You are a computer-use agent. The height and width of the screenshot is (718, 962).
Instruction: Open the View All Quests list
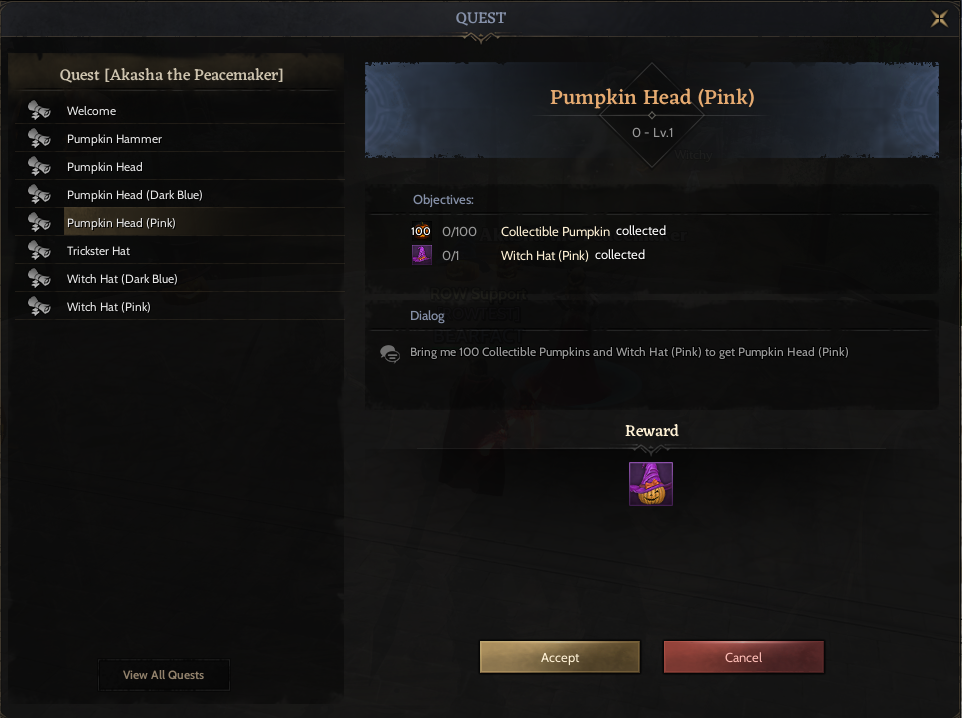tap(163, 675)
